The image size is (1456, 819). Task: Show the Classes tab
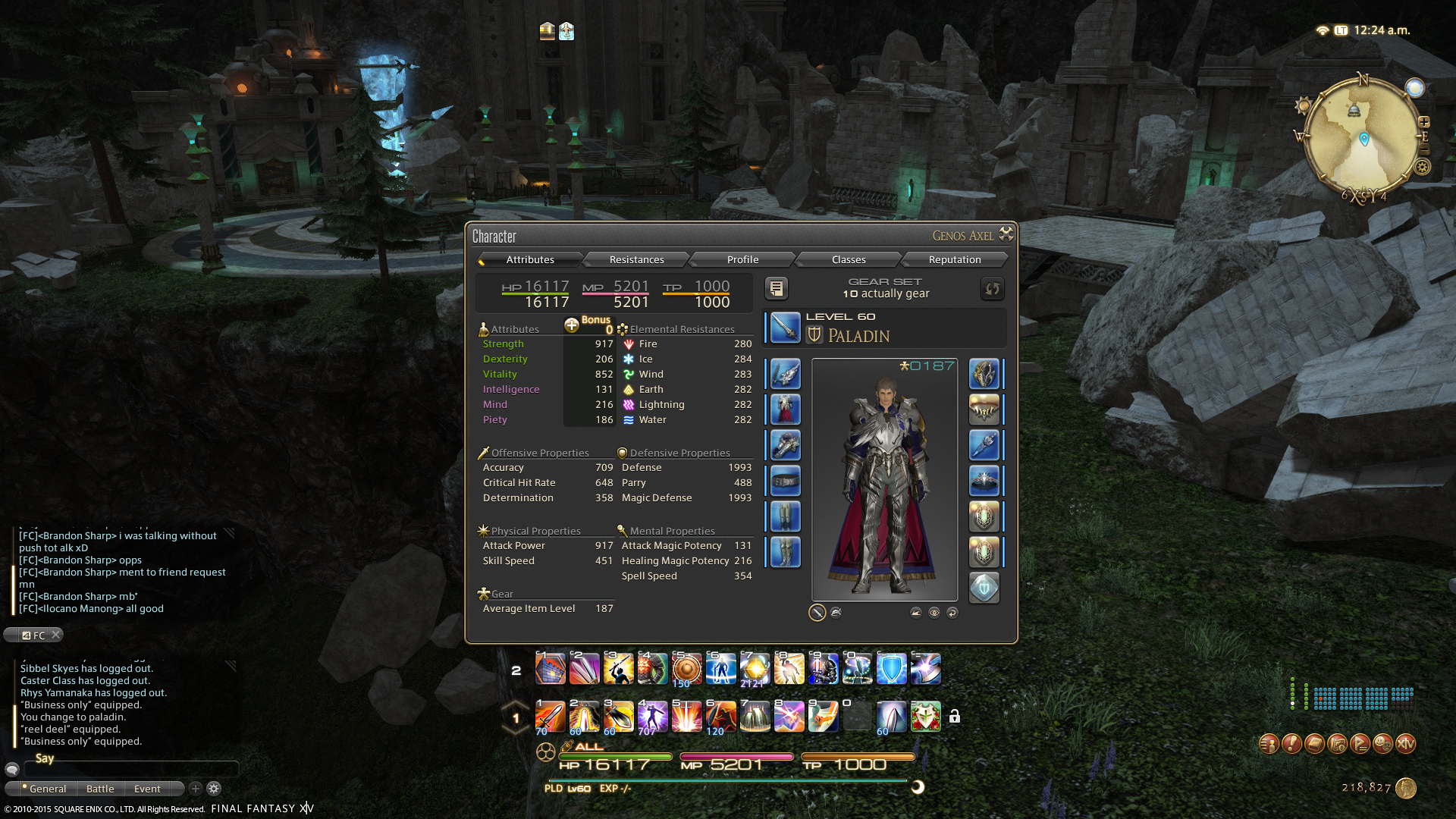pyautogui.click(x=848, y=259)
